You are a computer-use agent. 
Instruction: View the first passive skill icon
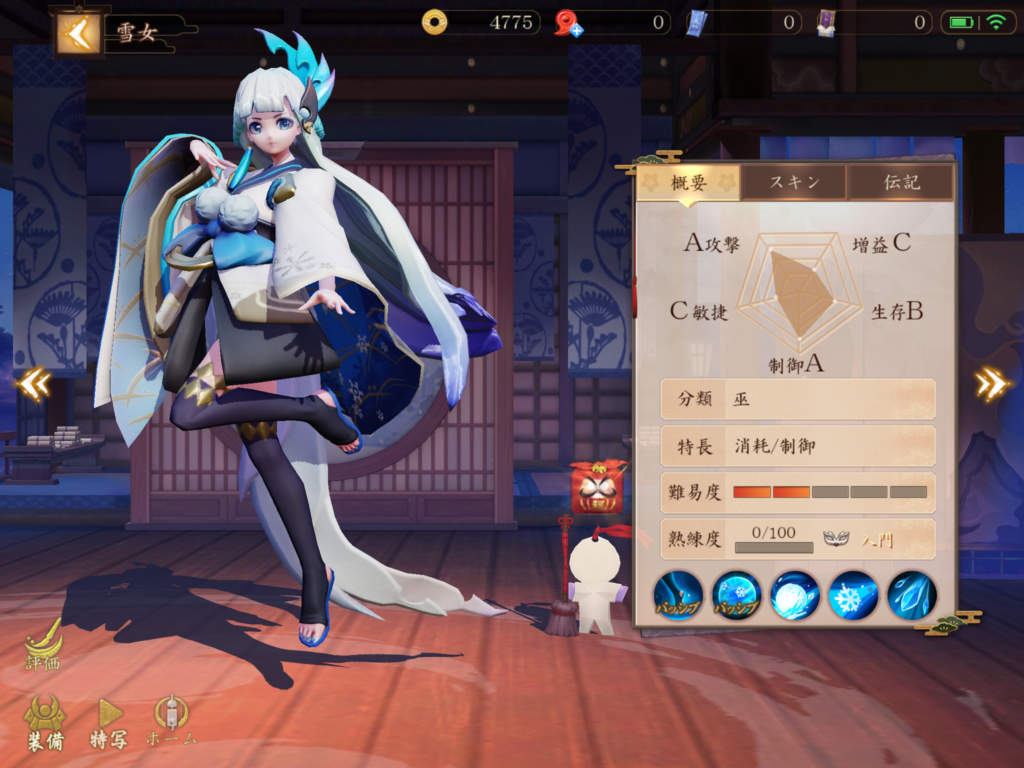(678, 595)
